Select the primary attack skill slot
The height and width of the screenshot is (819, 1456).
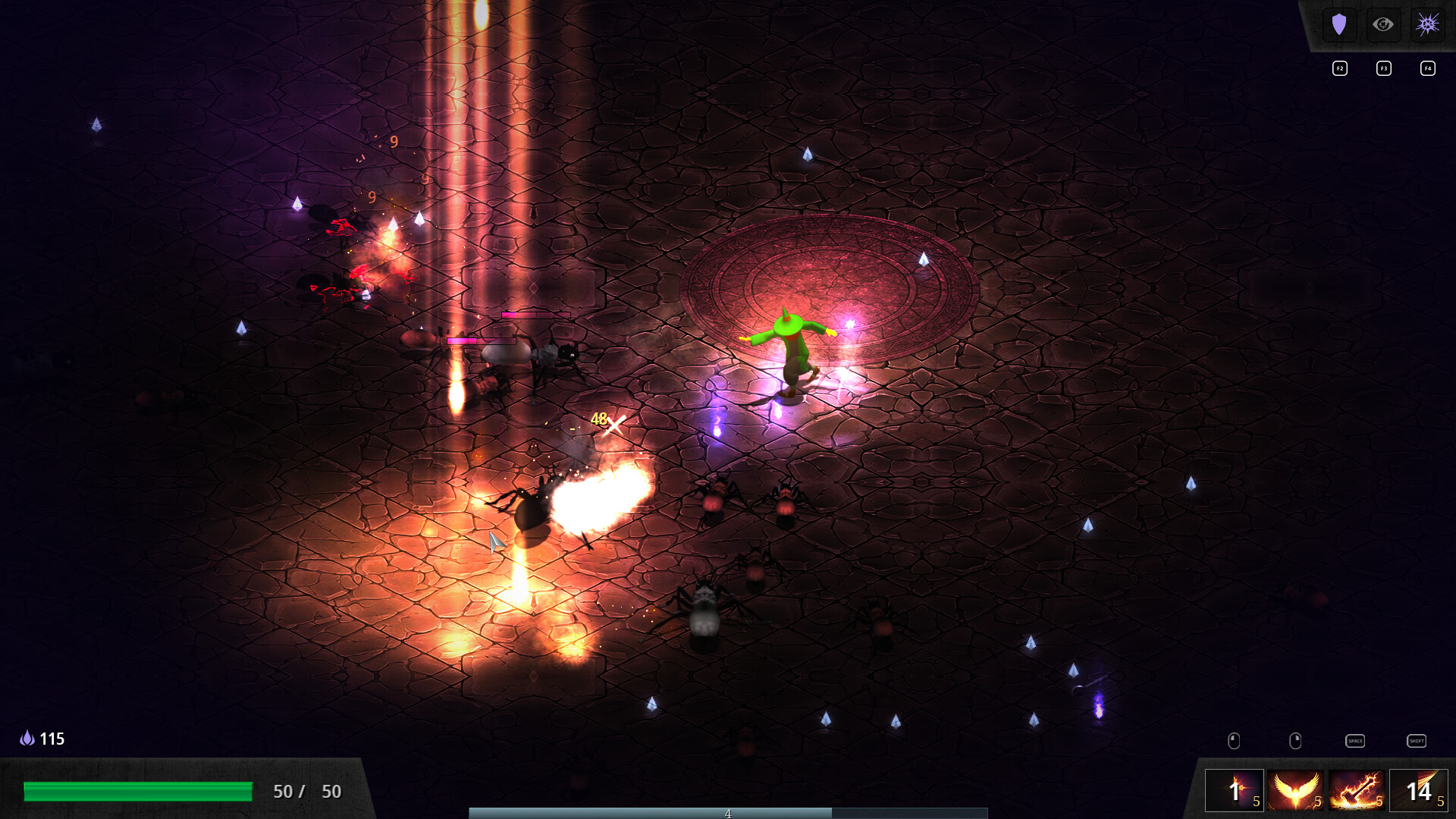pyautogui.click(x=1235, y=790)
